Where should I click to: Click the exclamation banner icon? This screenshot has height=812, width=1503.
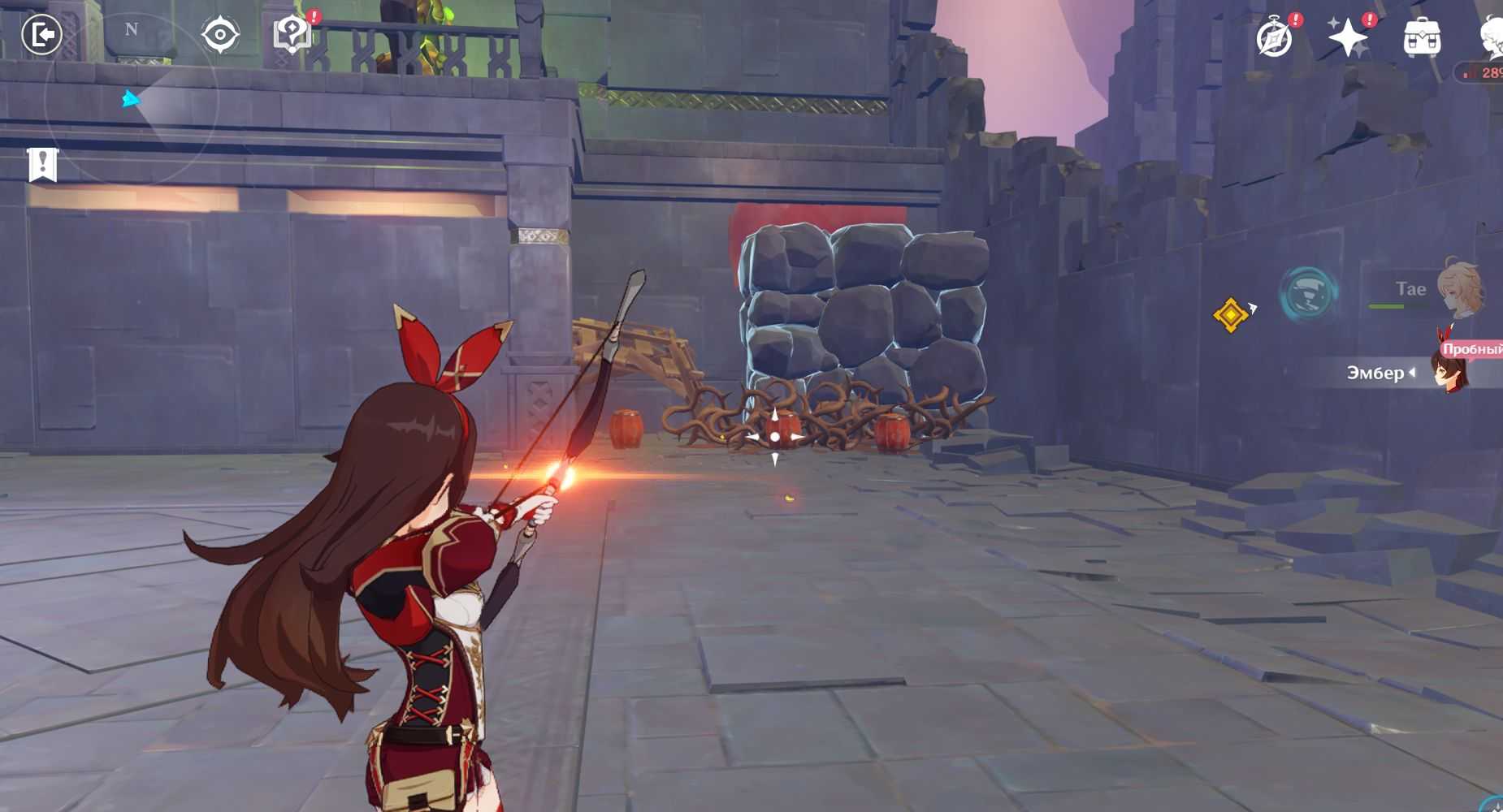point(42,164)
